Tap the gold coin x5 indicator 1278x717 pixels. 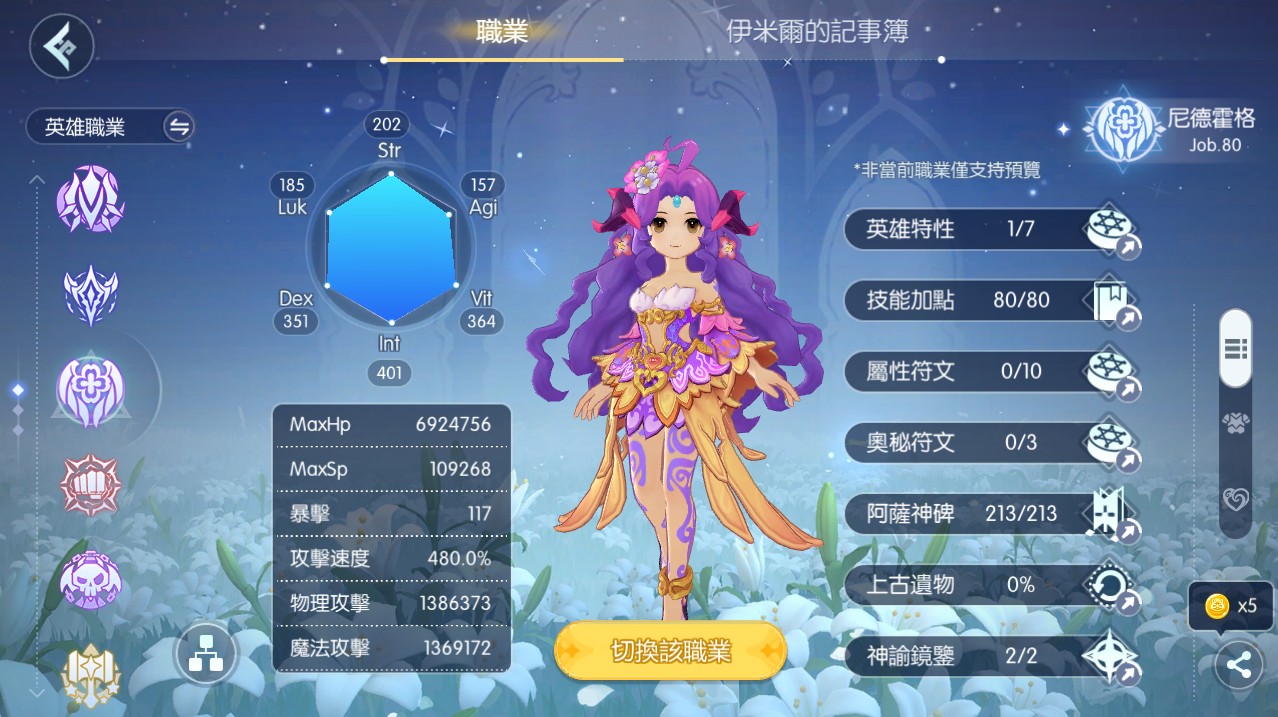tap(1230, 606)
